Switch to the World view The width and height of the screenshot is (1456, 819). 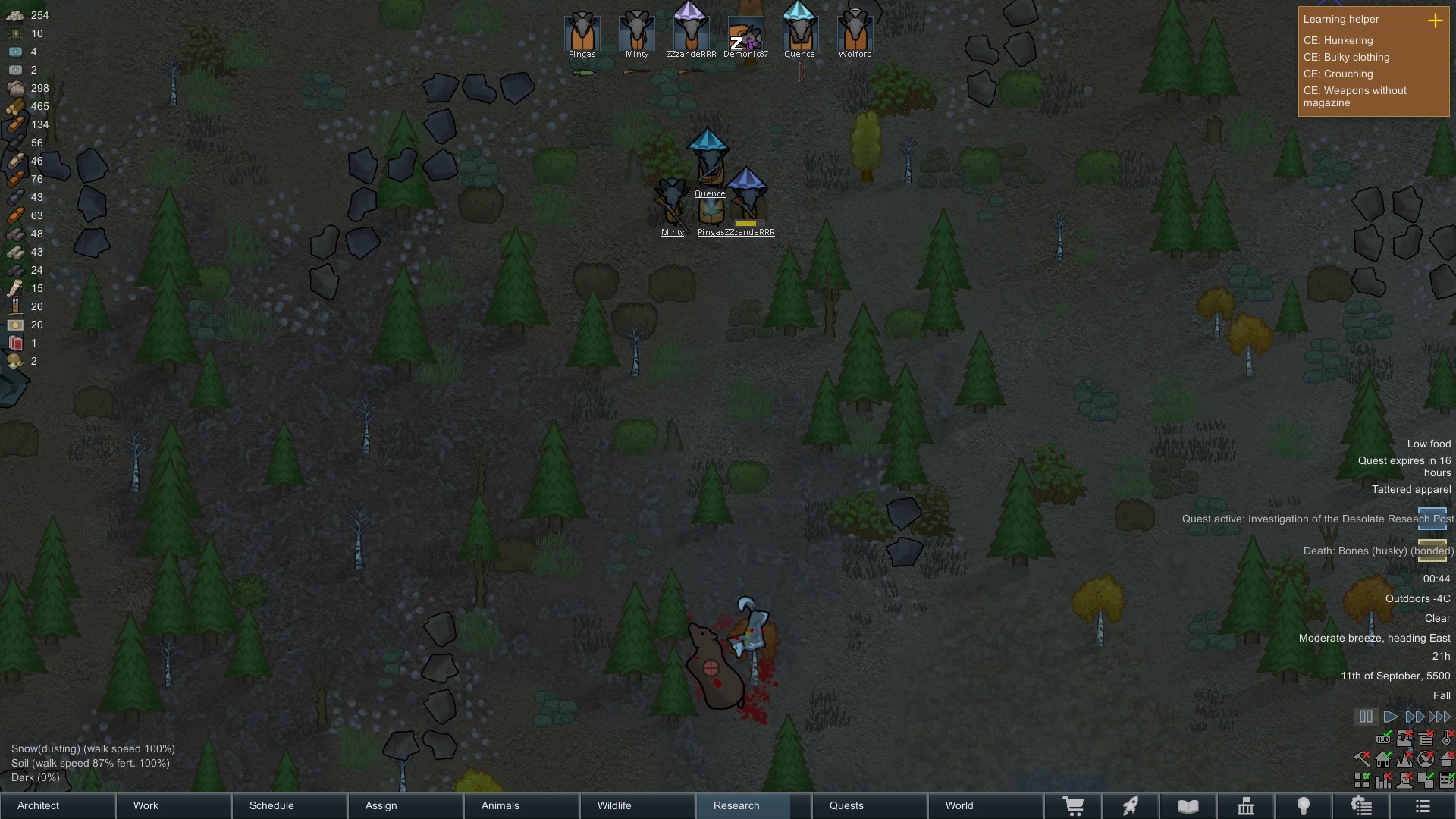click(x=984, y=805)
